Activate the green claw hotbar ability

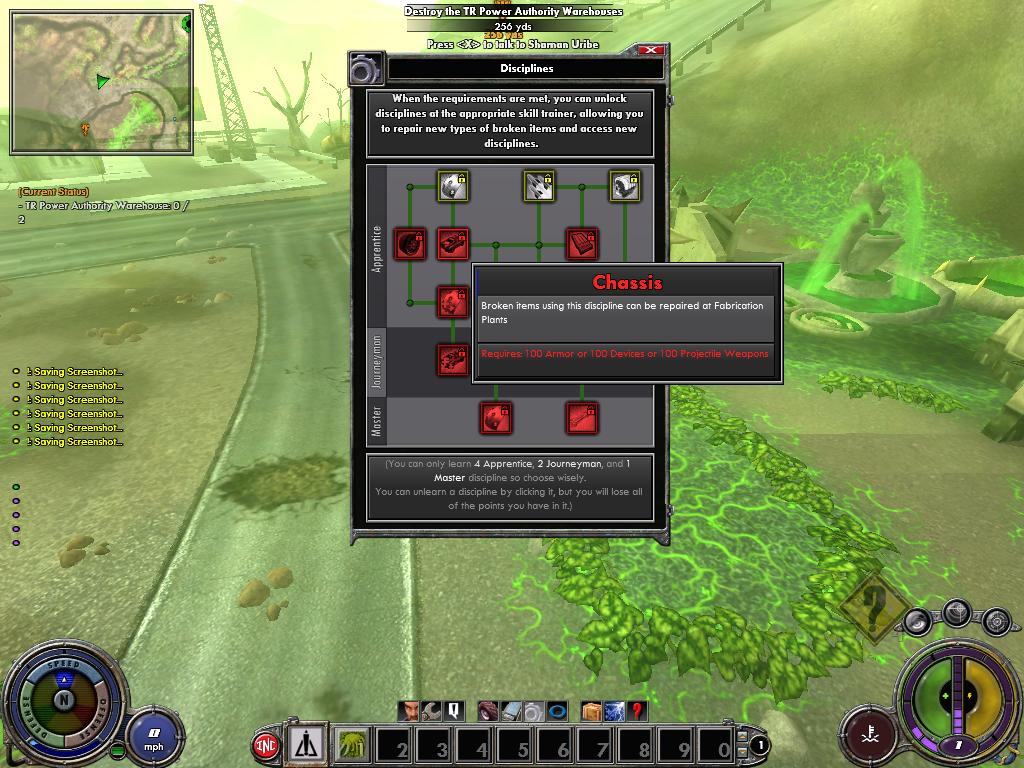coord(353,745)
